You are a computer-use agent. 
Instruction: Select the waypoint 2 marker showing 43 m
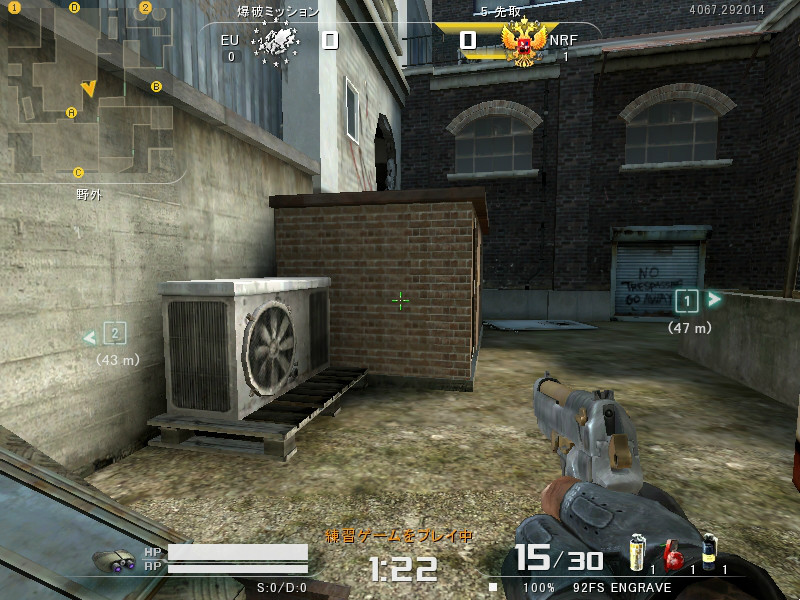(115, 334)
